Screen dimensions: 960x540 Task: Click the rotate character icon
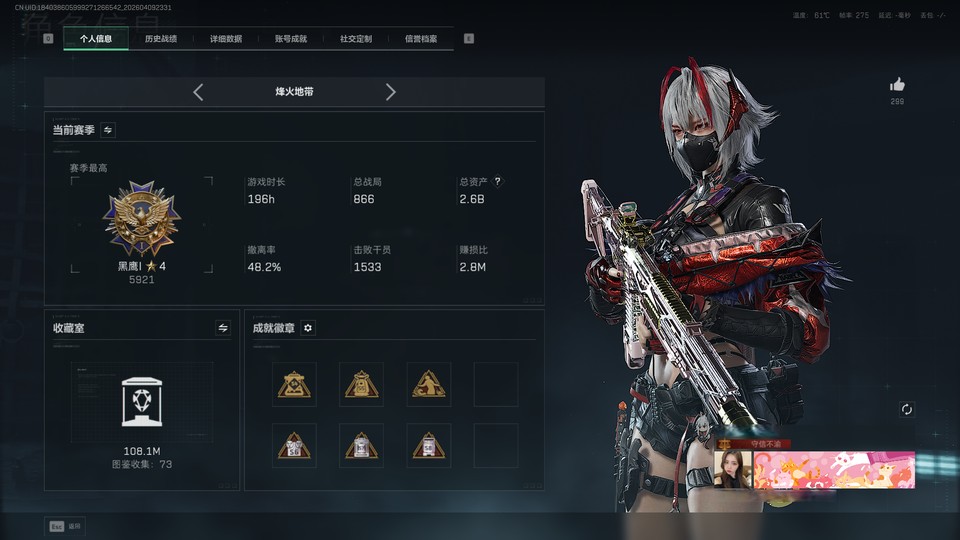[906, 410]
